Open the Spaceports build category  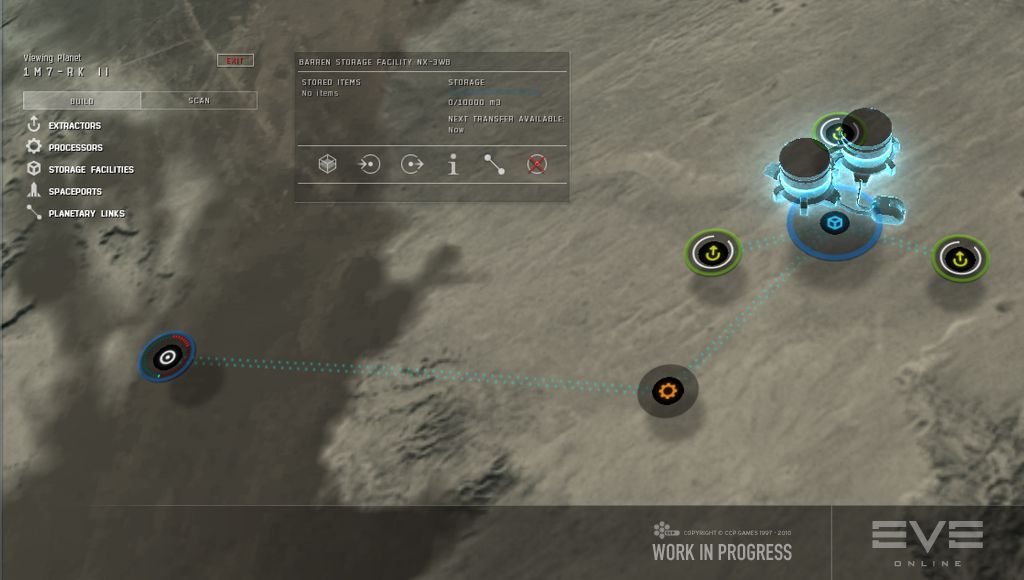pyautogui.click(x=74, y=192)
